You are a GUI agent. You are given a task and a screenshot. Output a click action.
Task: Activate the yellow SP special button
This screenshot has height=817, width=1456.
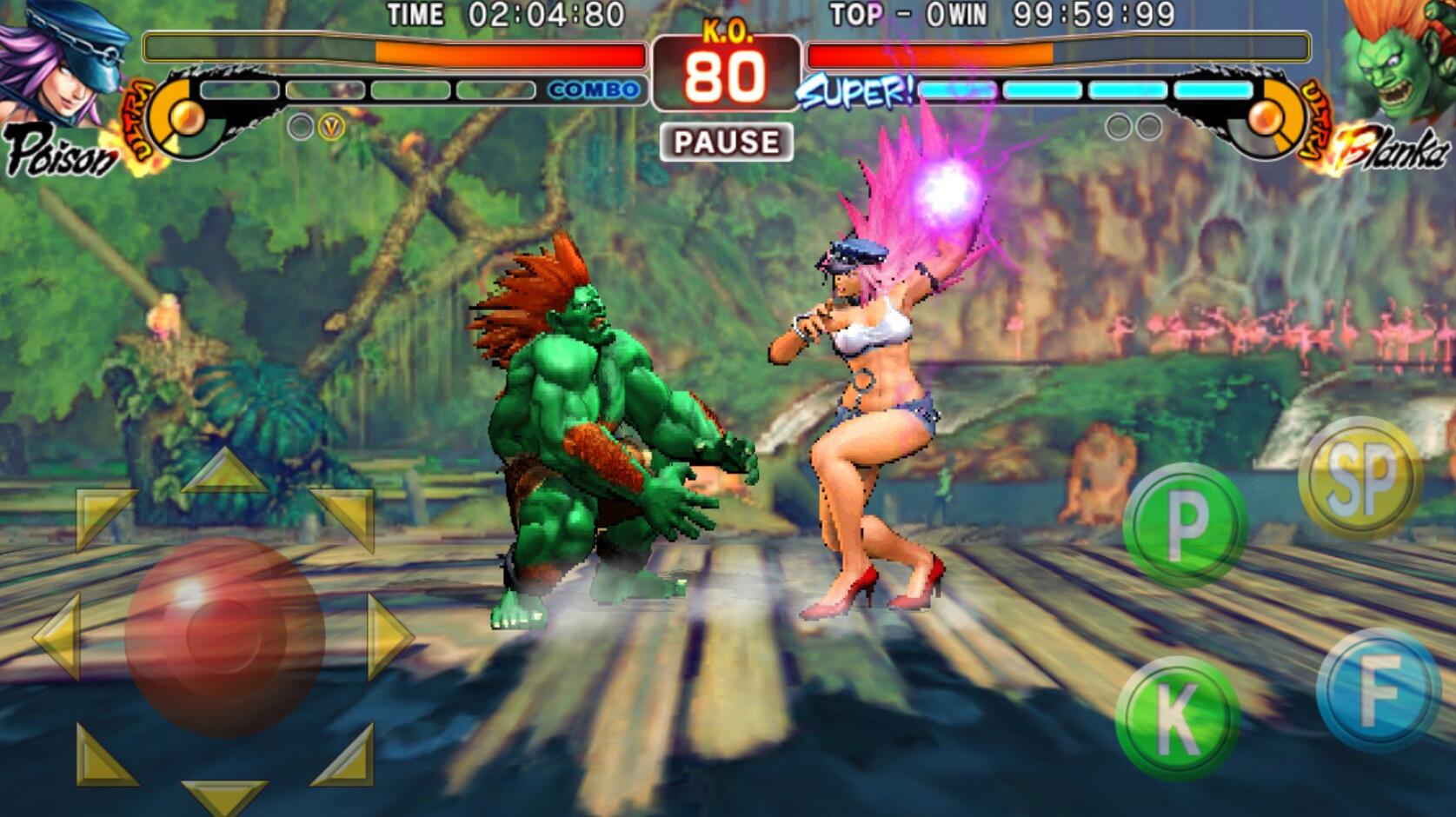[1360, 479]
